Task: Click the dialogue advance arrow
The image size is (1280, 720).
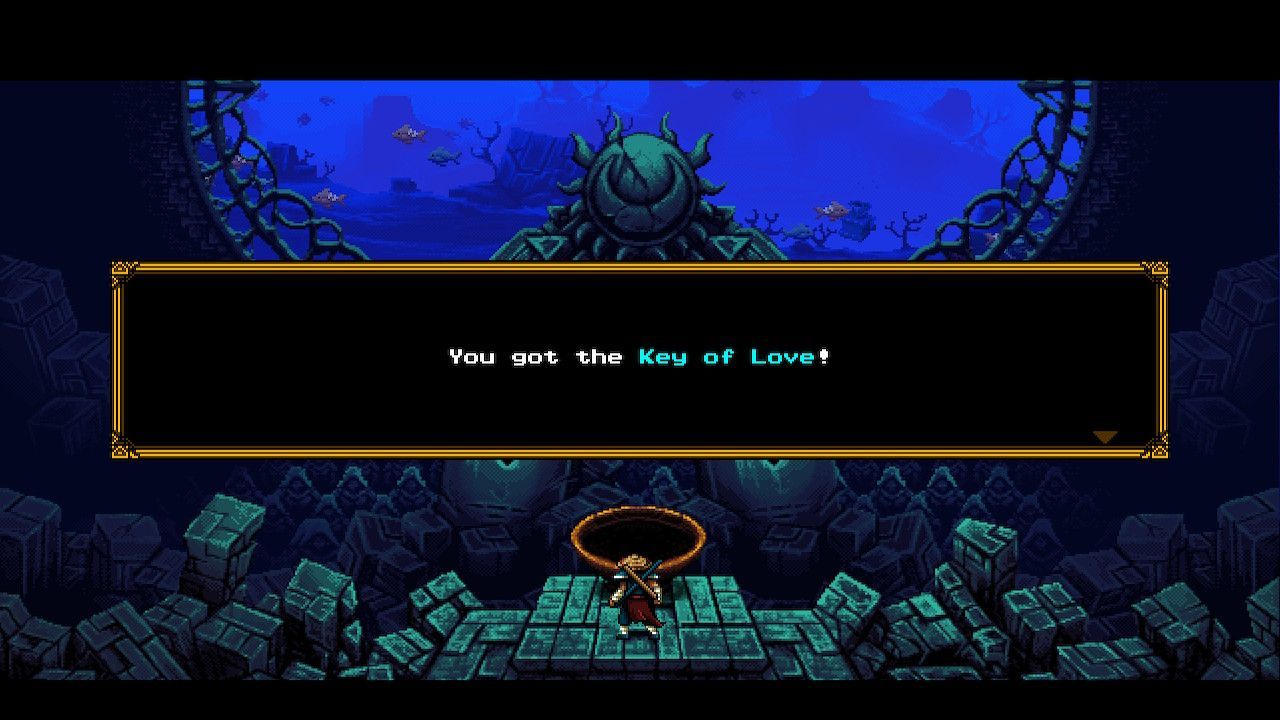Action: coord(1104,435)
